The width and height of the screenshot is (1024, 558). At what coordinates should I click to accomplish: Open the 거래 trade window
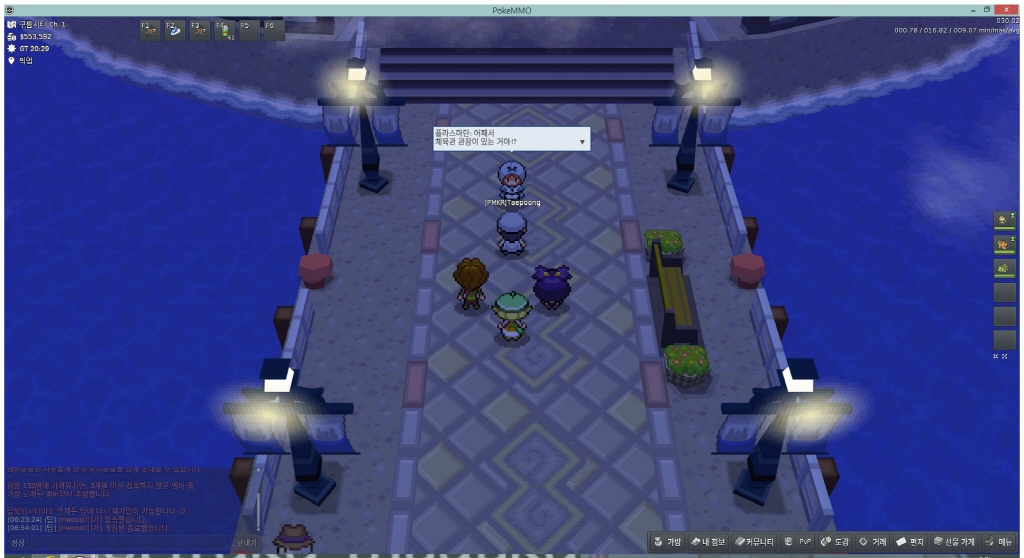click(872, 542)
